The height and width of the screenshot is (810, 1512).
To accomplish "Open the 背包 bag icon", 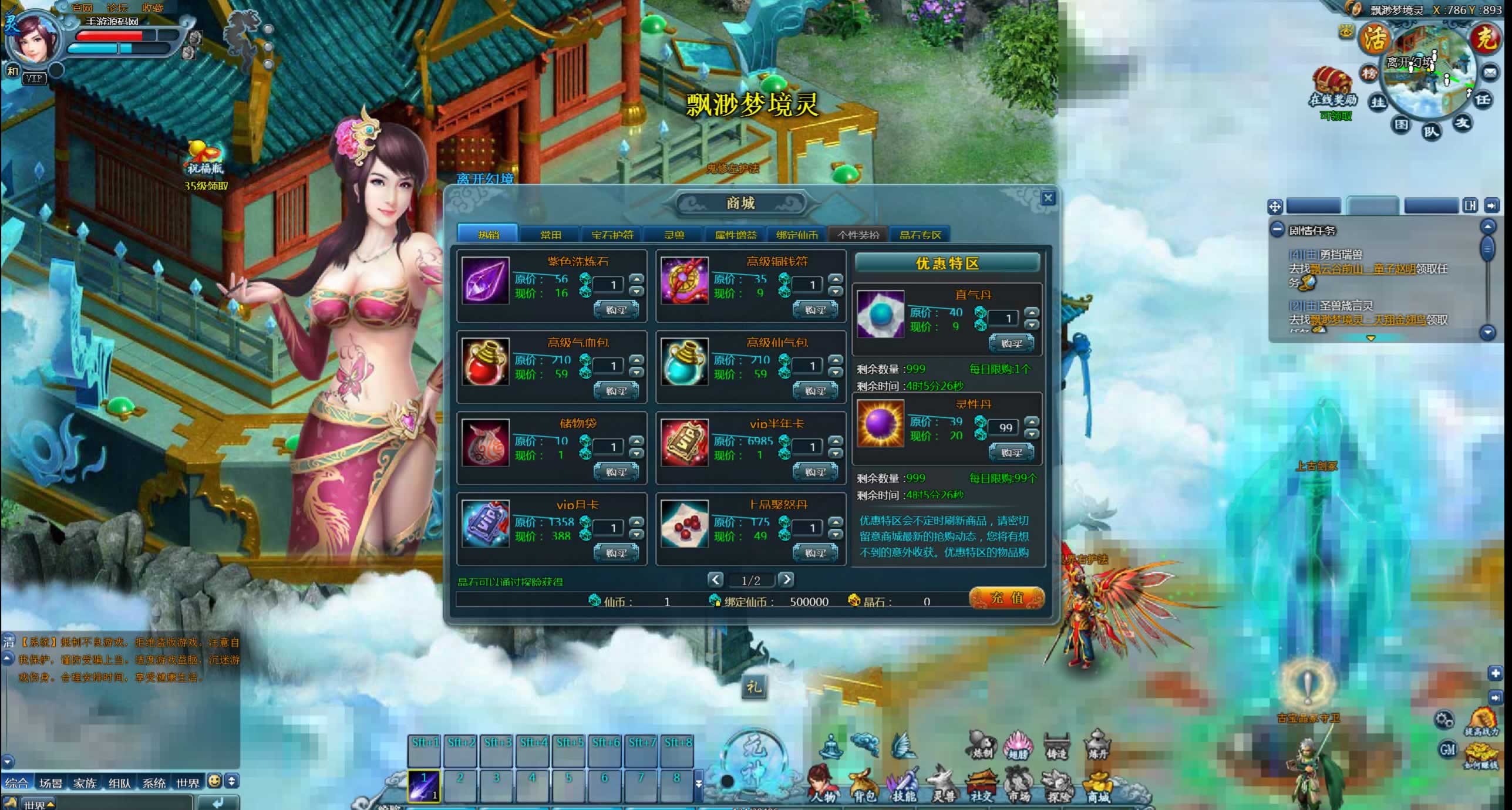I will [x=863, y=785].
